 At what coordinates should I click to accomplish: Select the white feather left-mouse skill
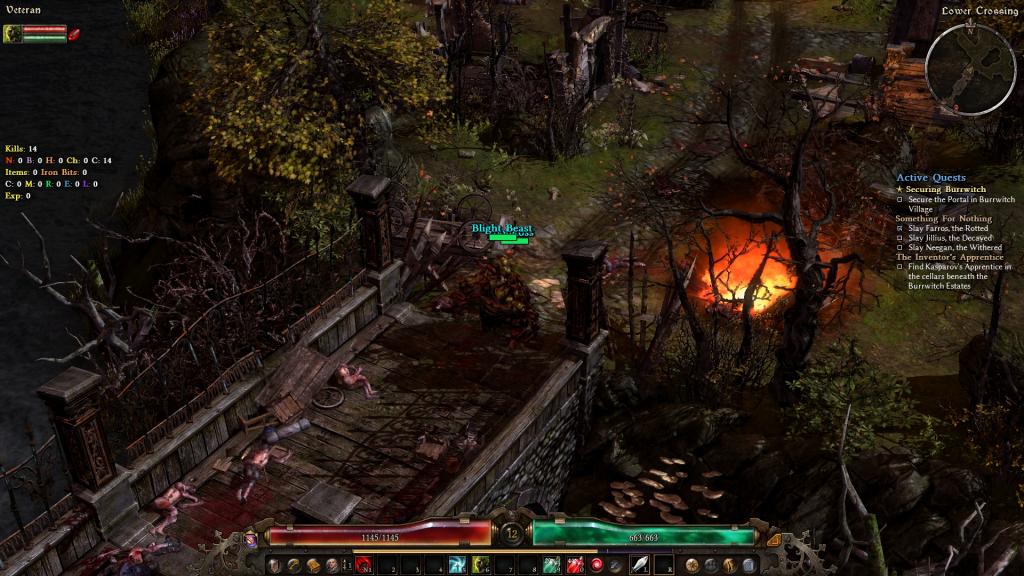click(x=638, y=565)
